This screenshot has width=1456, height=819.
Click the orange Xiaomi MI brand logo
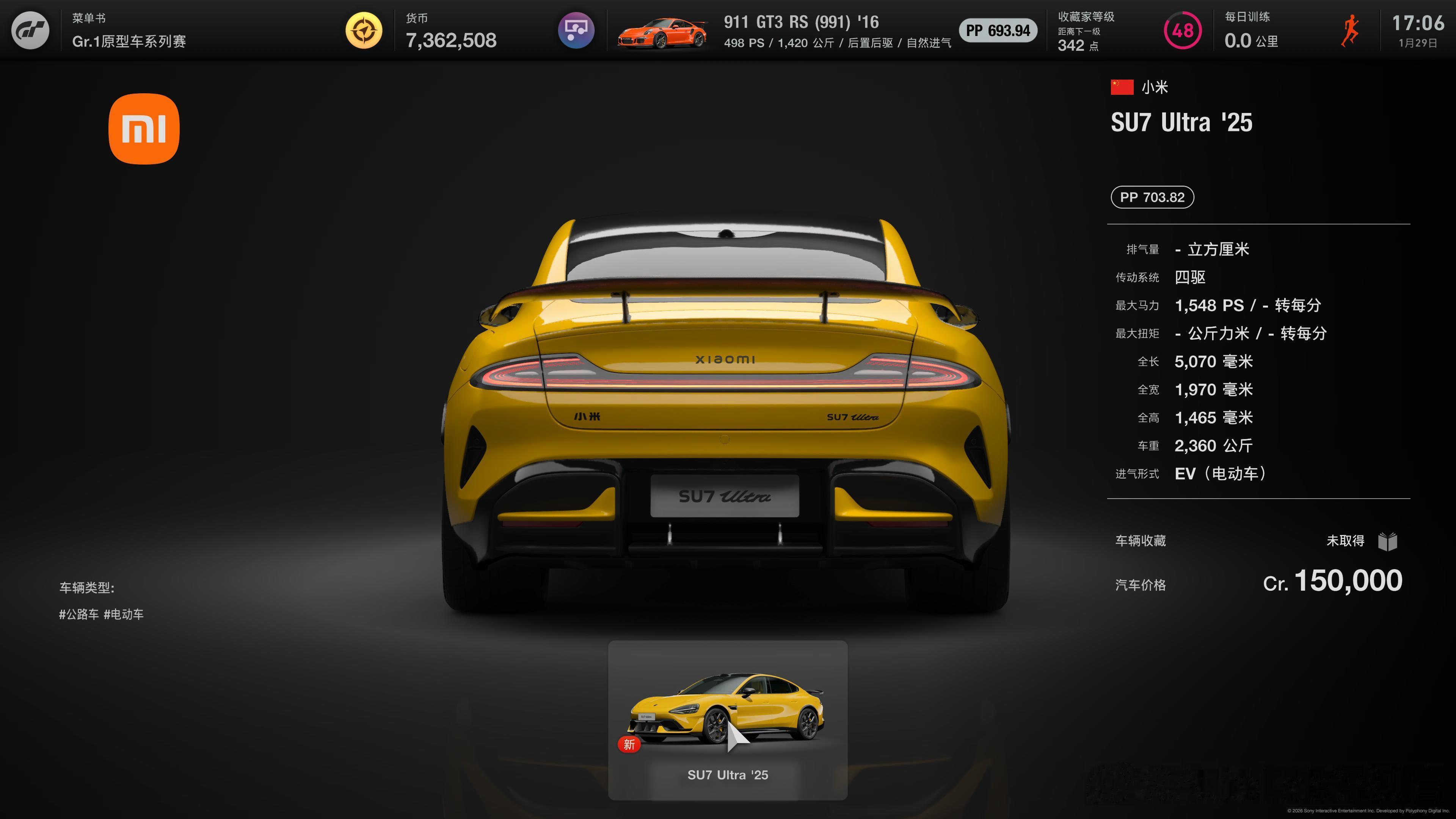coord(144,129)
